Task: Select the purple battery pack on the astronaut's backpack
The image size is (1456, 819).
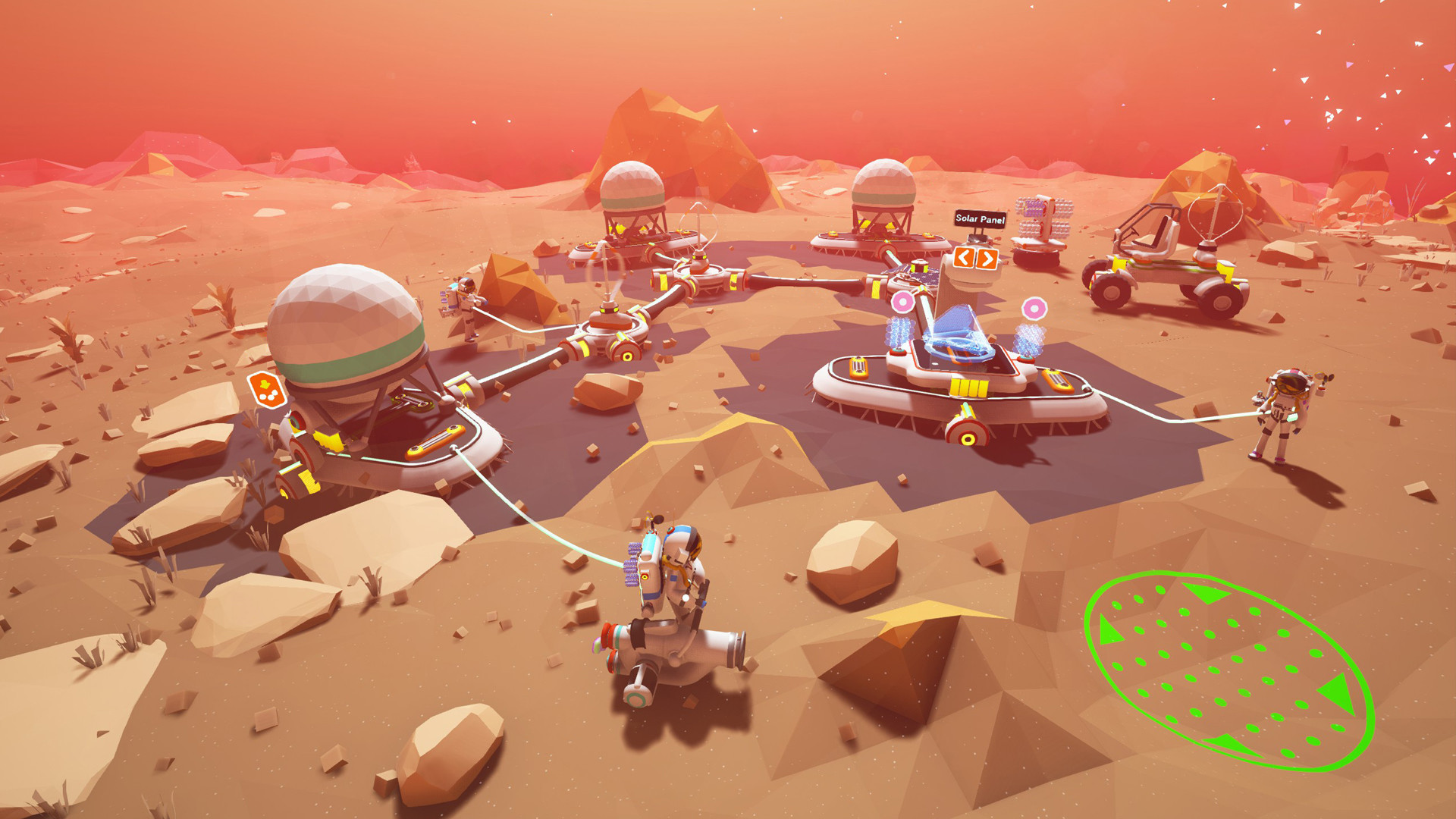Action: pyautogui.click(x=632, y=565)
